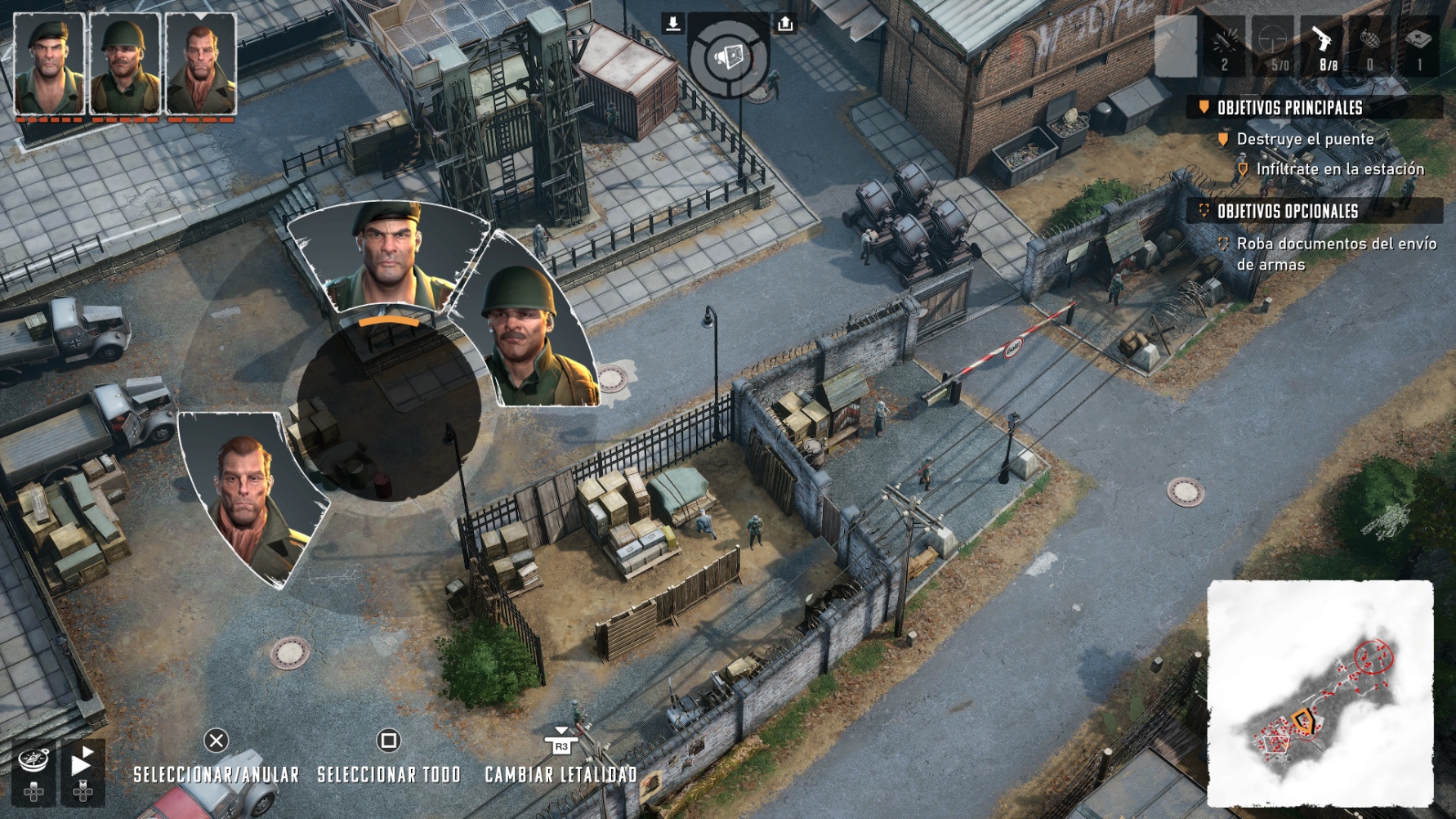Select the sniper crosshair weapon slot

point(1273,46)
